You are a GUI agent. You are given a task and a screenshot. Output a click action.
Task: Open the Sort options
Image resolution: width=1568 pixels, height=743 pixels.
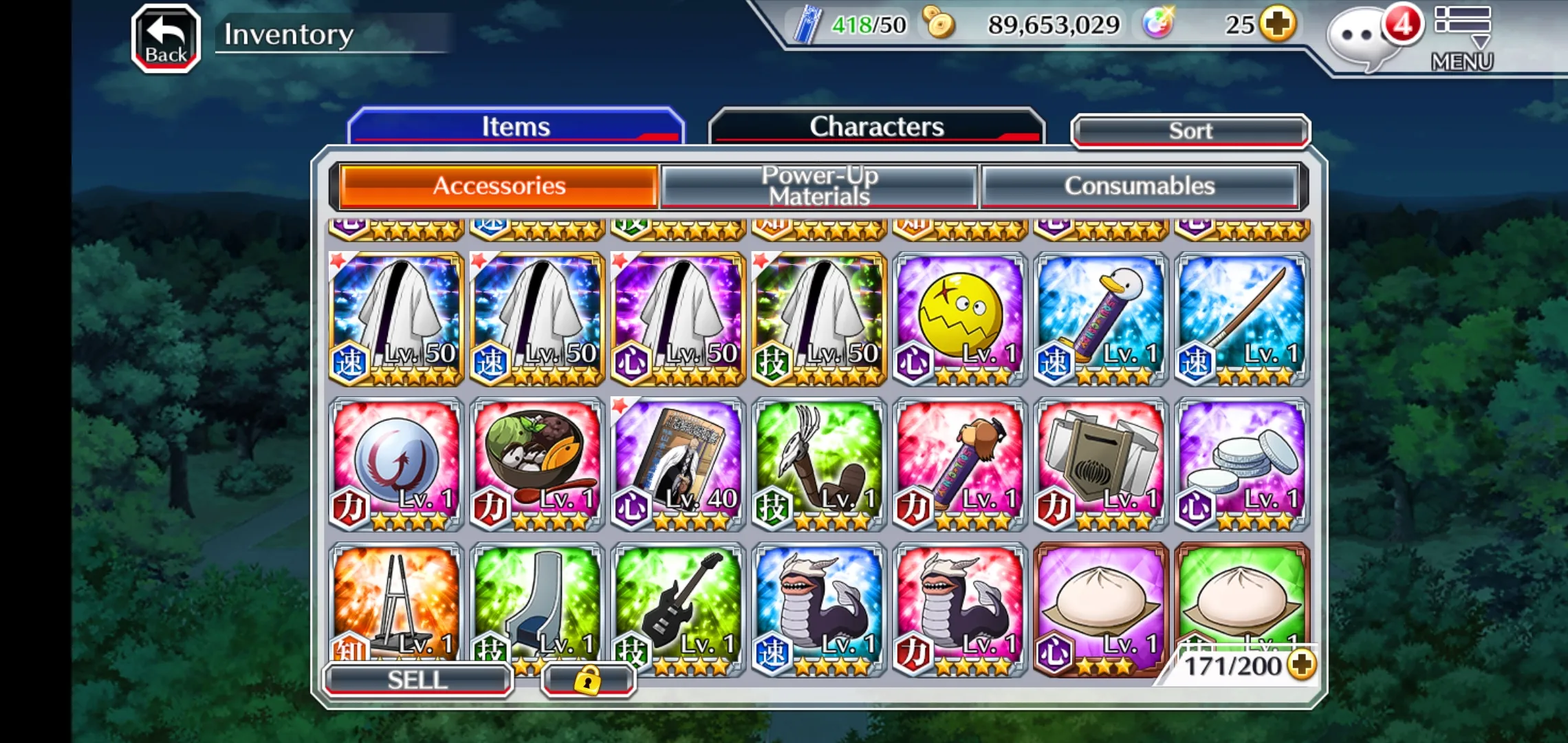click(1190, 131)
